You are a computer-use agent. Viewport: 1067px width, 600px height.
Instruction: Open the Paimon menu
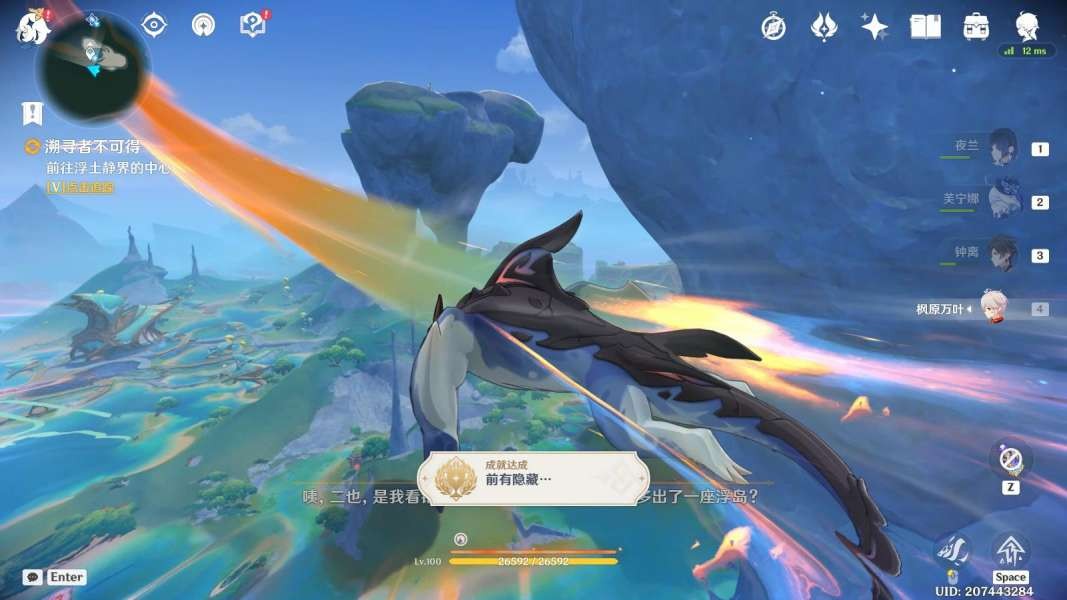32,26
